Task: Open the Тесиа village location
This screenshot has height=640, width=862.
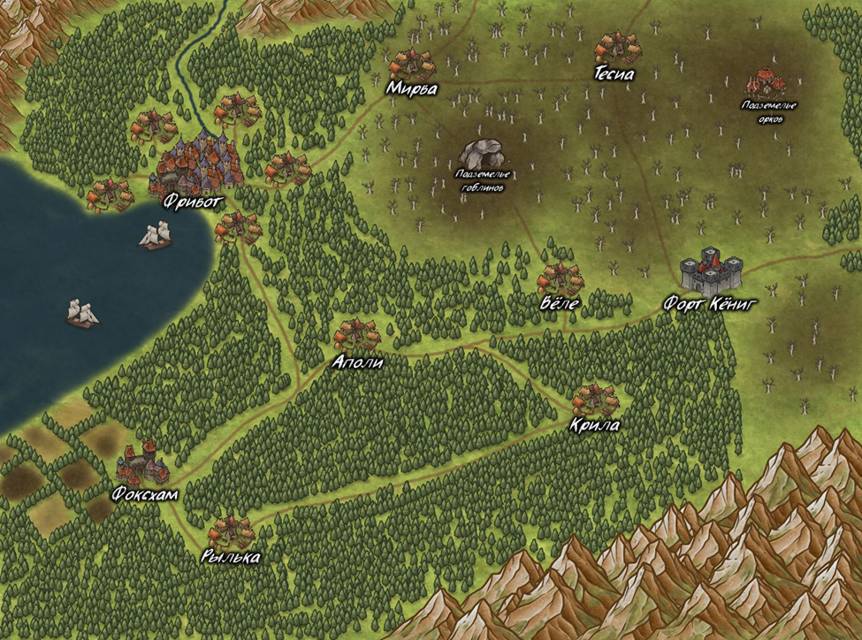Action: [617, 49]
